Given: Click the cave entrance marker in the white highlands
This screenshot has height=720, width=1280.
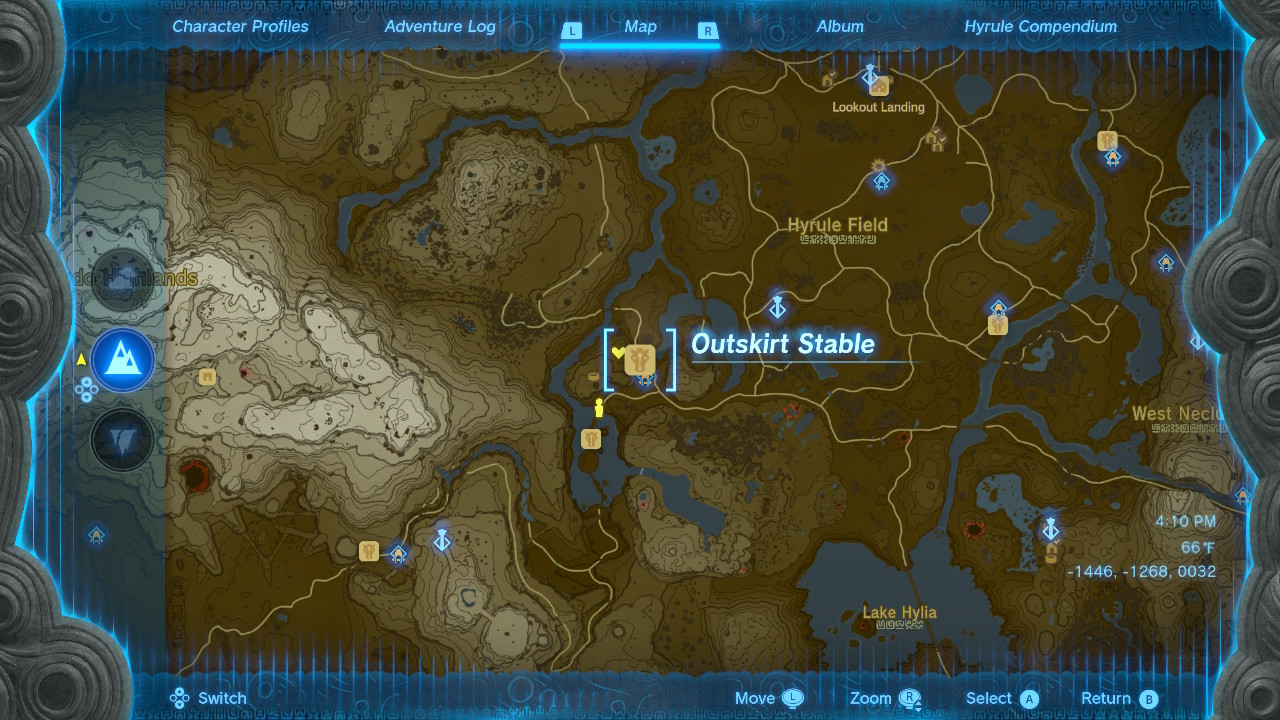Looking at the screenshot, I should tap(207, 377).
